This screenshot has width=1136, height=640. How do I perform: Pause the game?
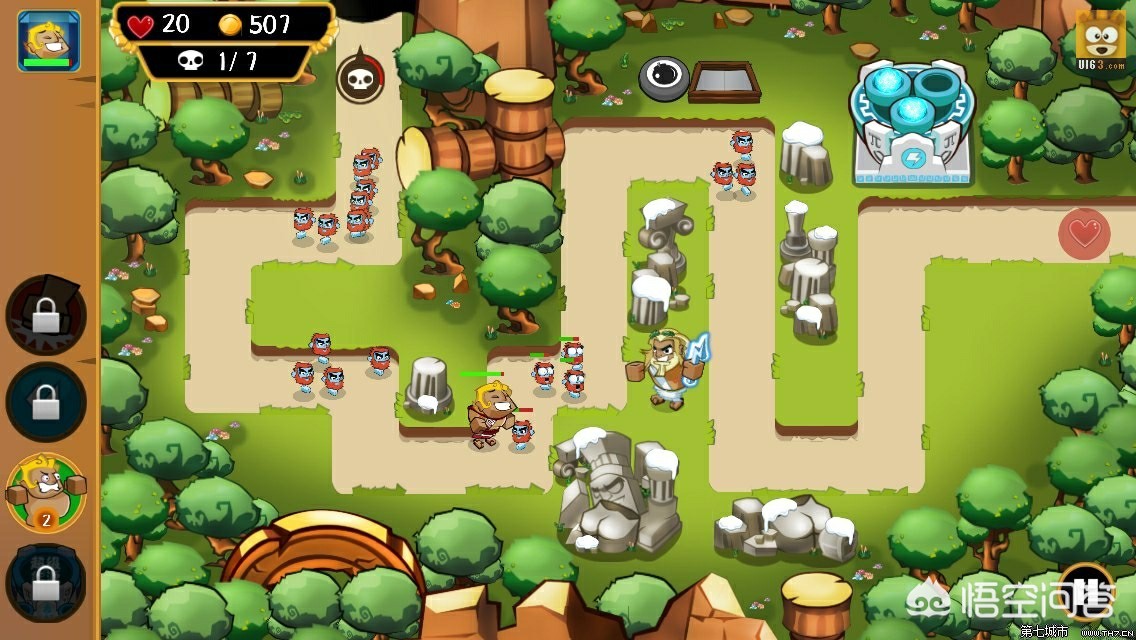[x=1086, y=590]
